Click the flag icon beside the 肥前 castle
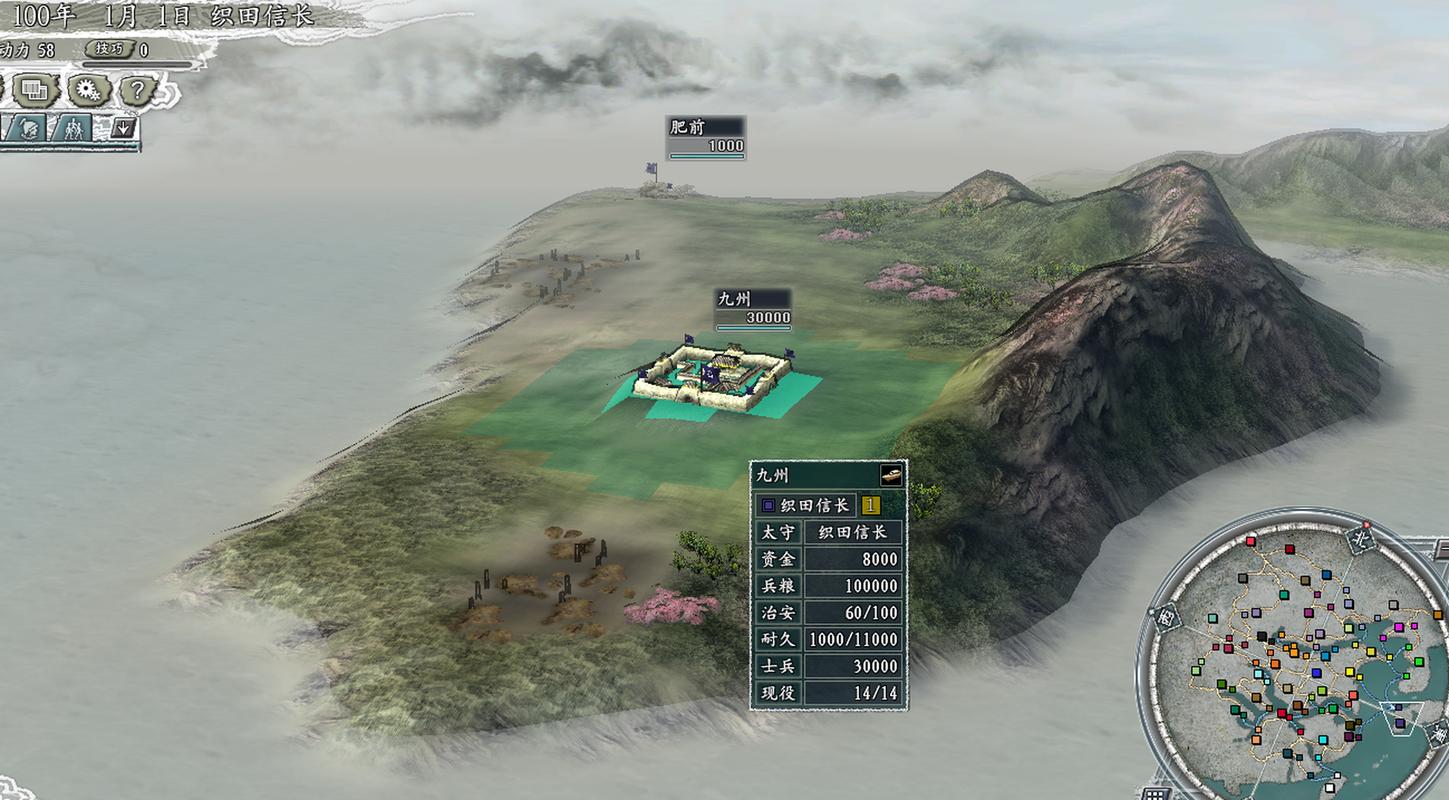Screen dimensions: 1449x800 click(653, 170)
